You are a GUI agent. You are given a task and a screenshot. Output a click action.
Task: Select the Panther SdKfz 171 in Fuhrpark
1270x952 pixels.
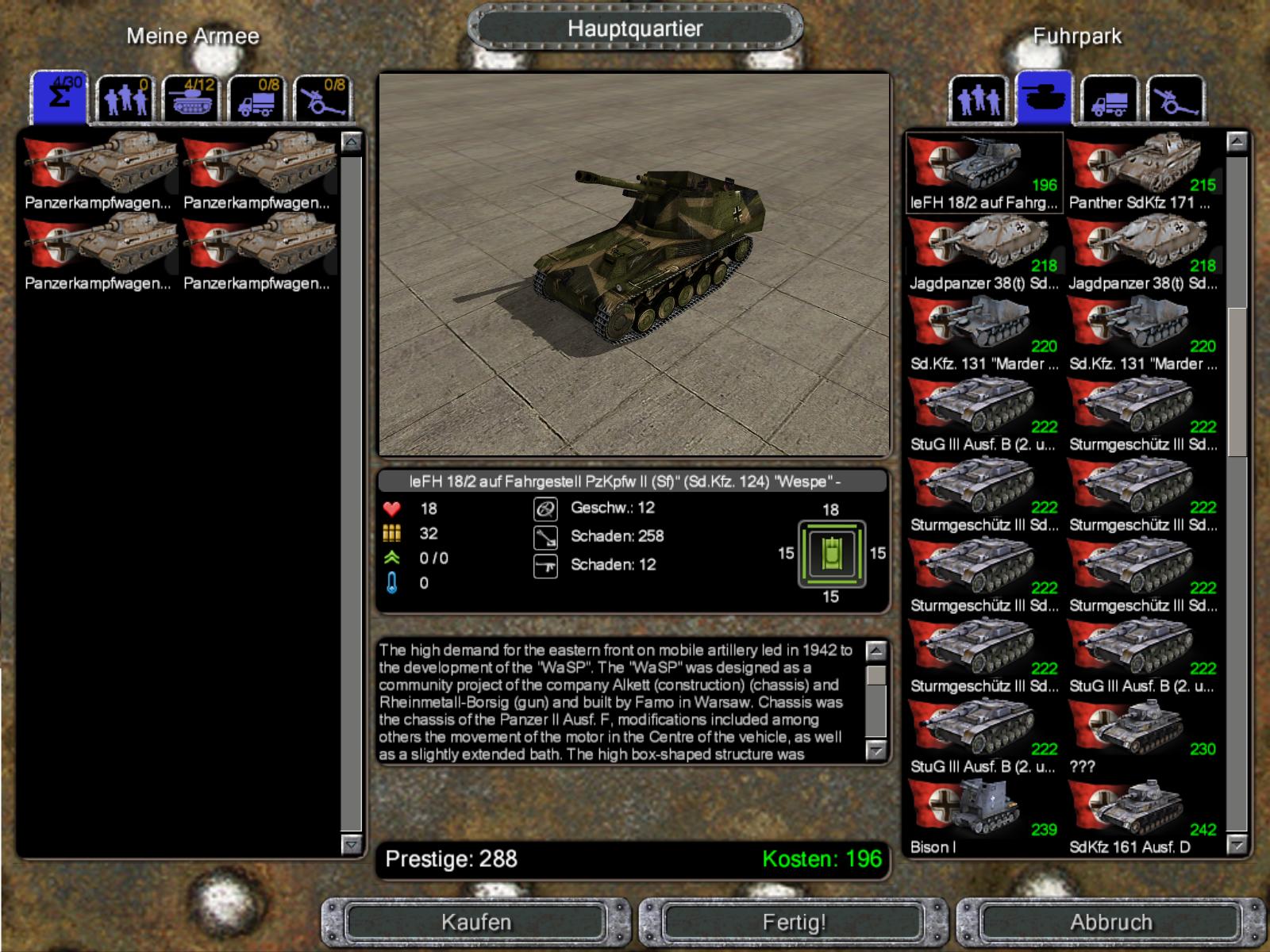coord(1142,173)
